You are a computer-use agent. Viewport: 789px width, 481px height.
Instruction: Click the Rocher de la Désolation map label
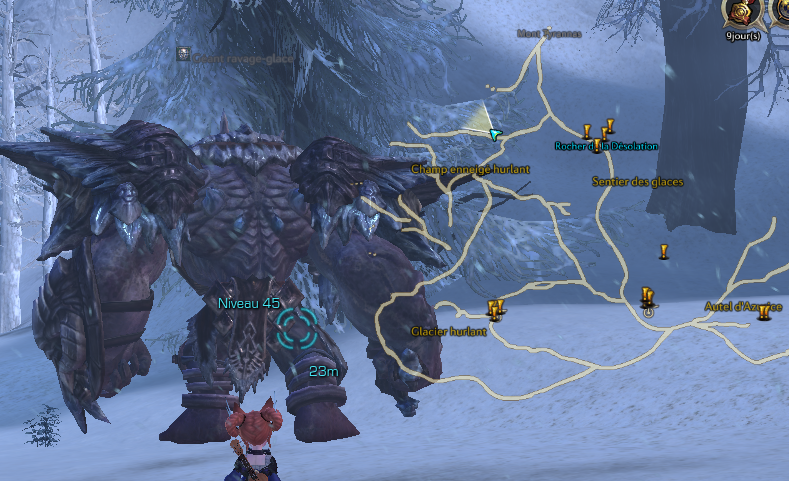click(607, 146)
